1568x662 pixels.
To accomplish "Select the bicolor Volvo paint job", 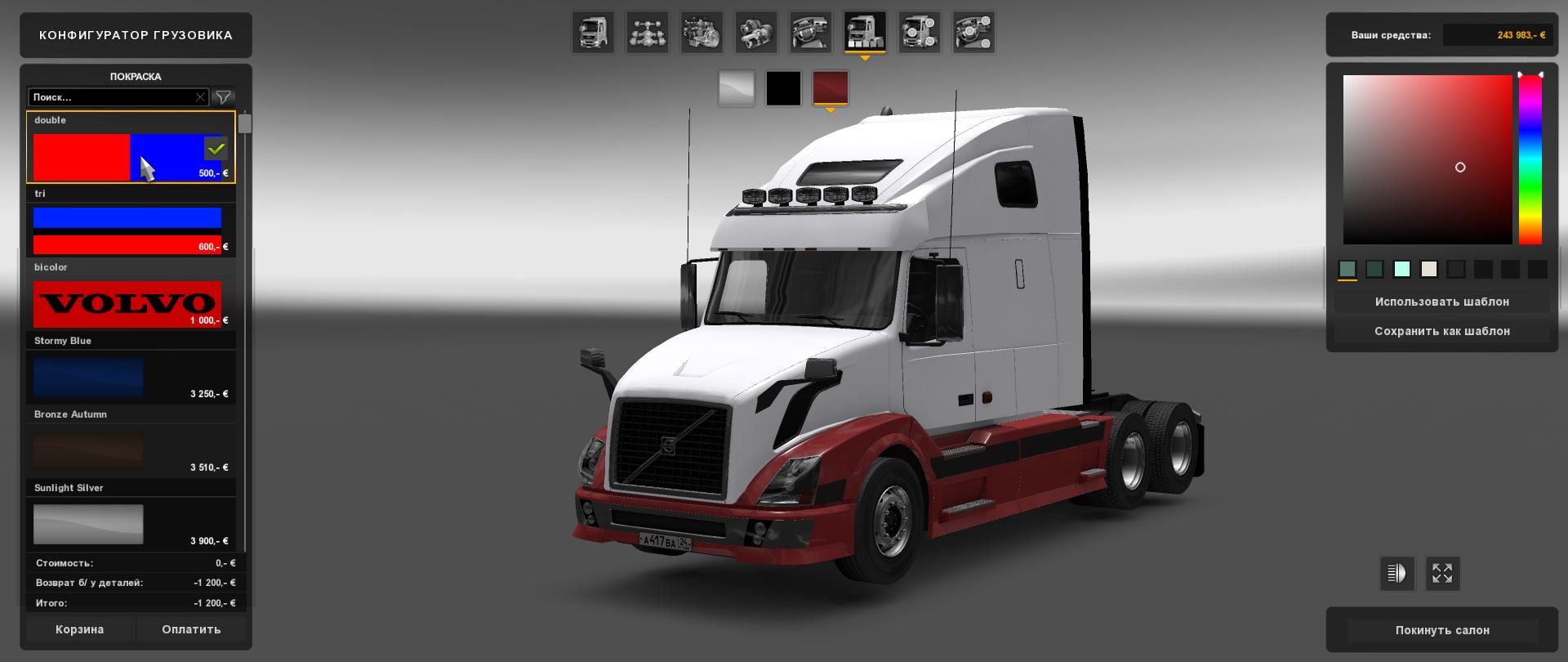I will [x=127, y=303].
